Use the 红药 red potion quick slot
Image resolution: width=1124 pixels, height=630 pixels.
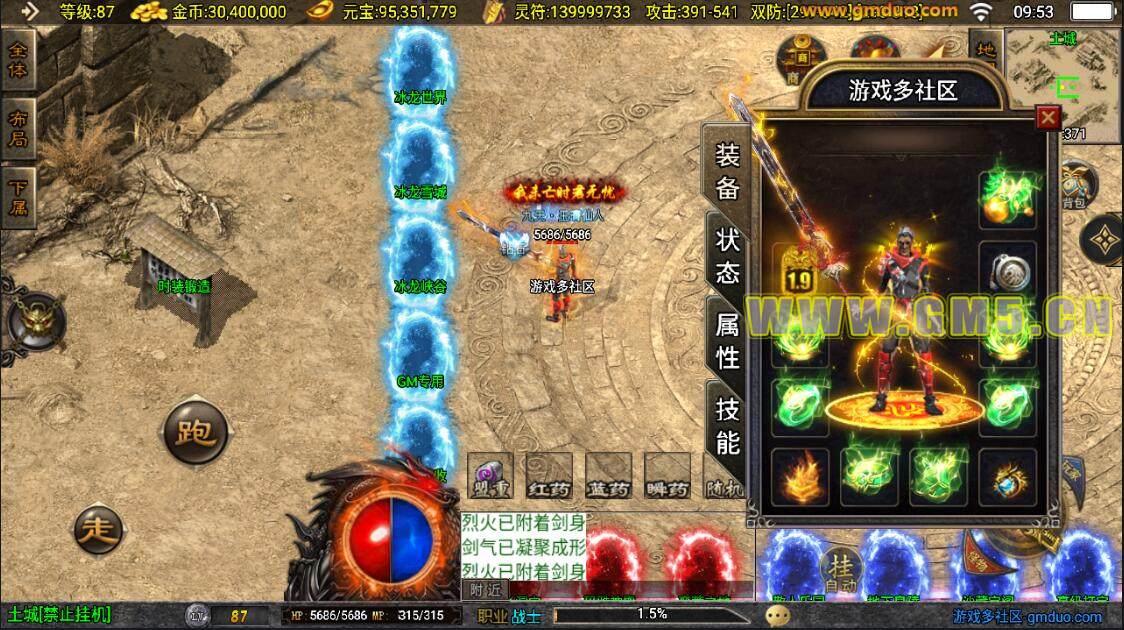coord(550,476)
